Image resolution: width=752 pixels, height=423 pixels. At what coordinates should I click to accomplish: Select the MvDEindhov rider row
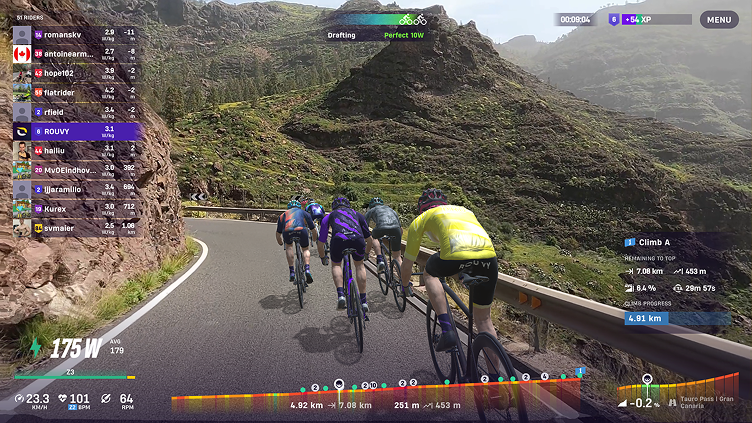pos(75,169)
